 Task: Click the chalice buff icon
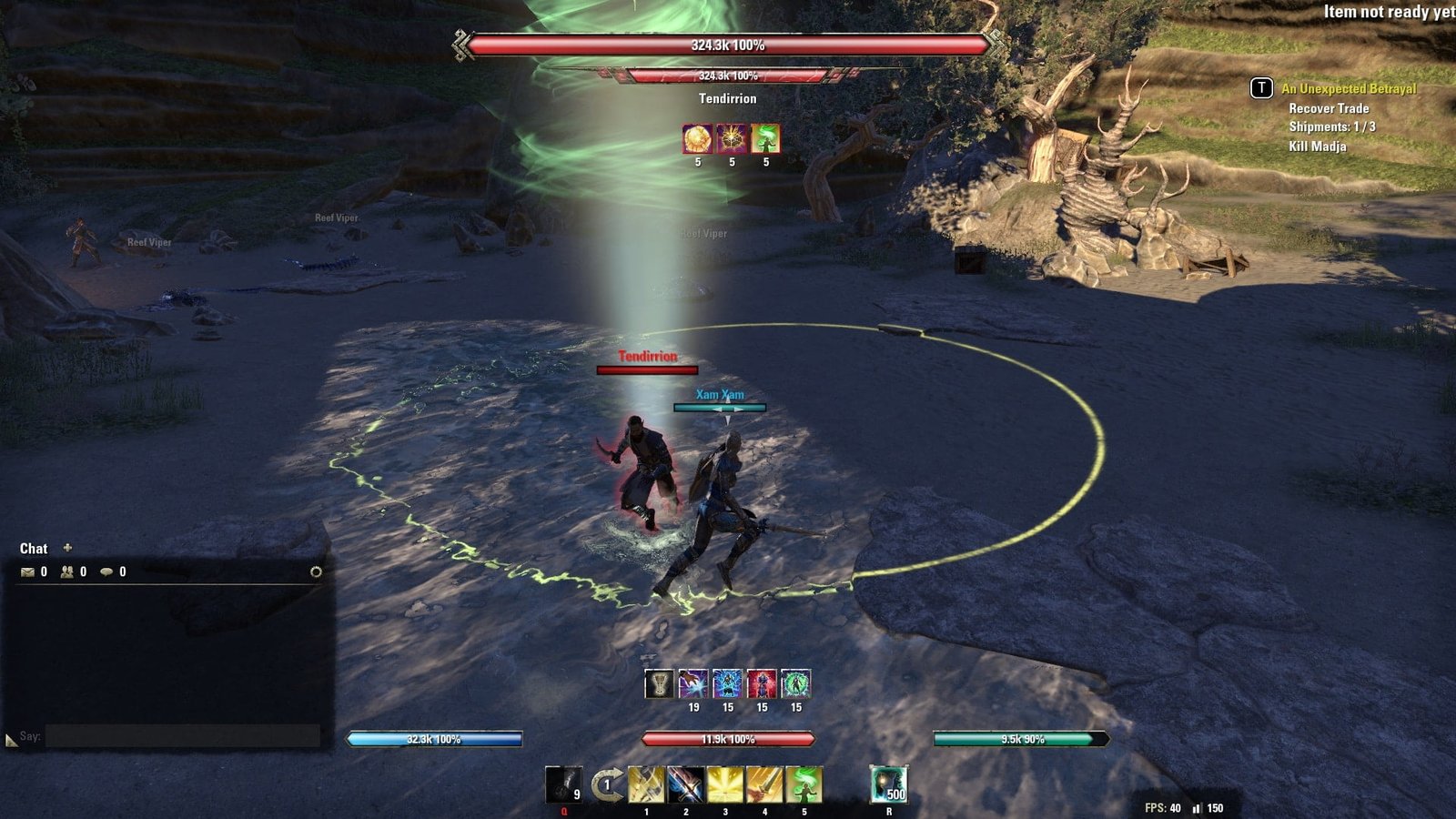pos(659,683)
